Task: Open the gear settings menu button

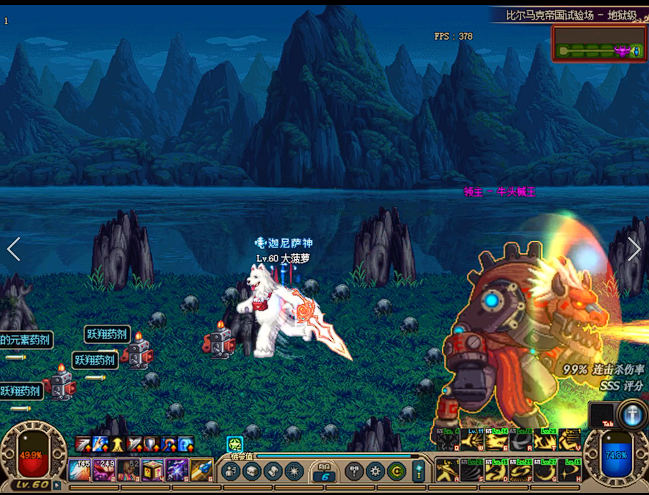Action: click(375, 470)
